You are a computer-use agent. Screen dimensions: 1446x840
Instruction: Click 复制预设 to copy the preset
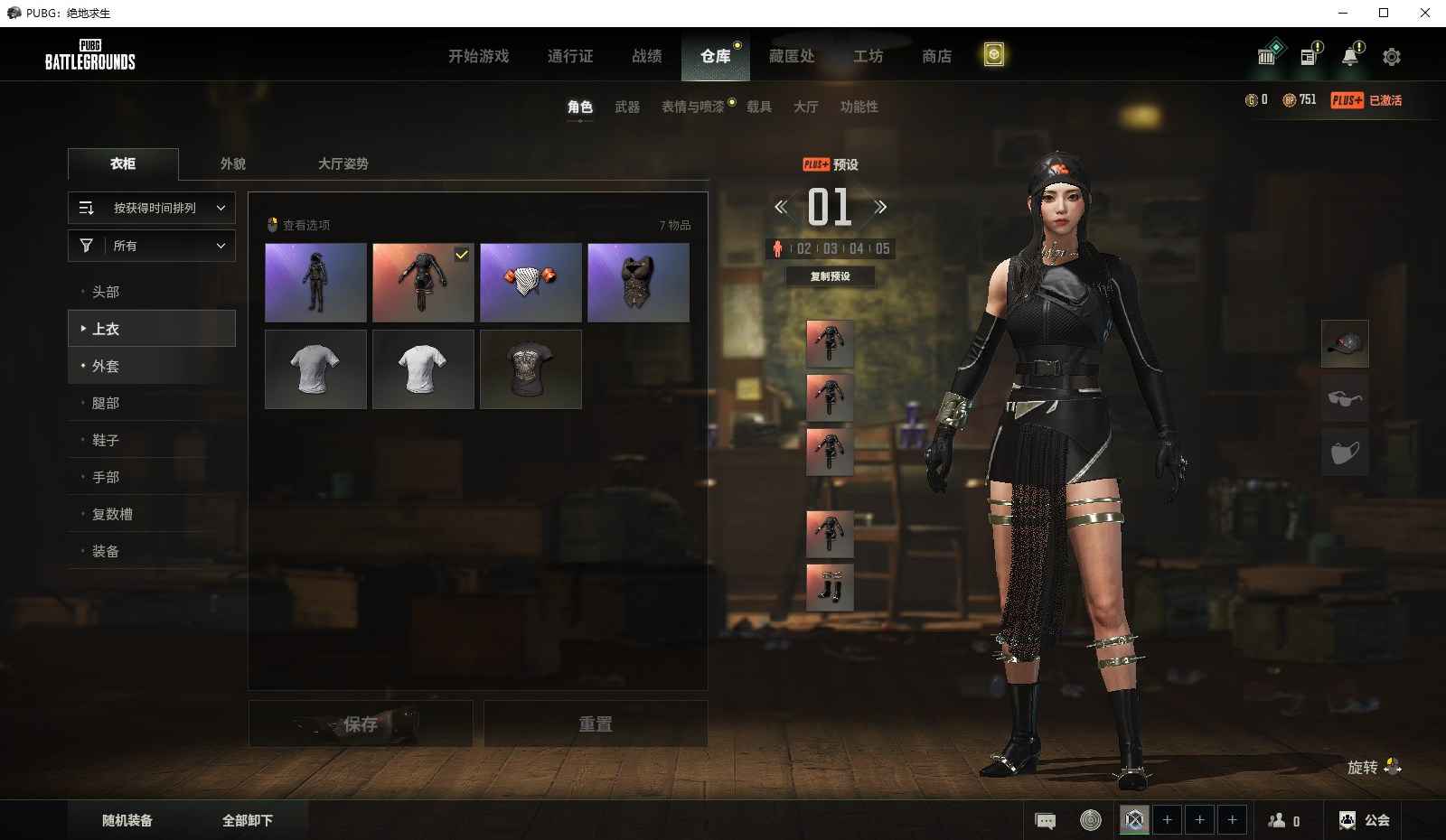click(x=830, y=276)
